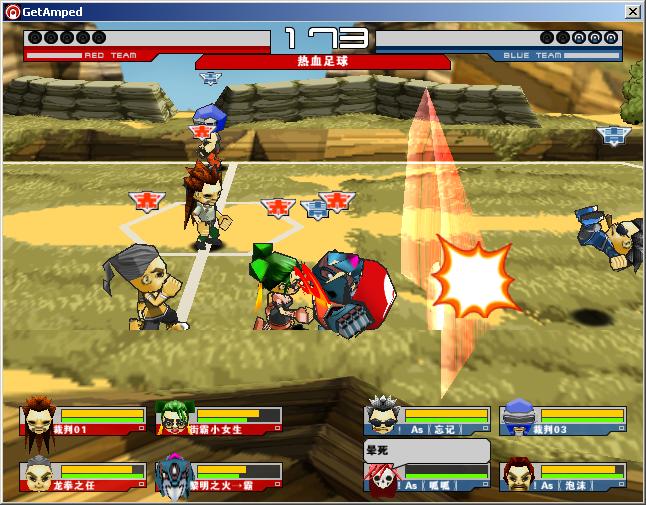Screen dimensions: 646x505
Task: Select player panel 街霸小女生
Action: point(219,420)
